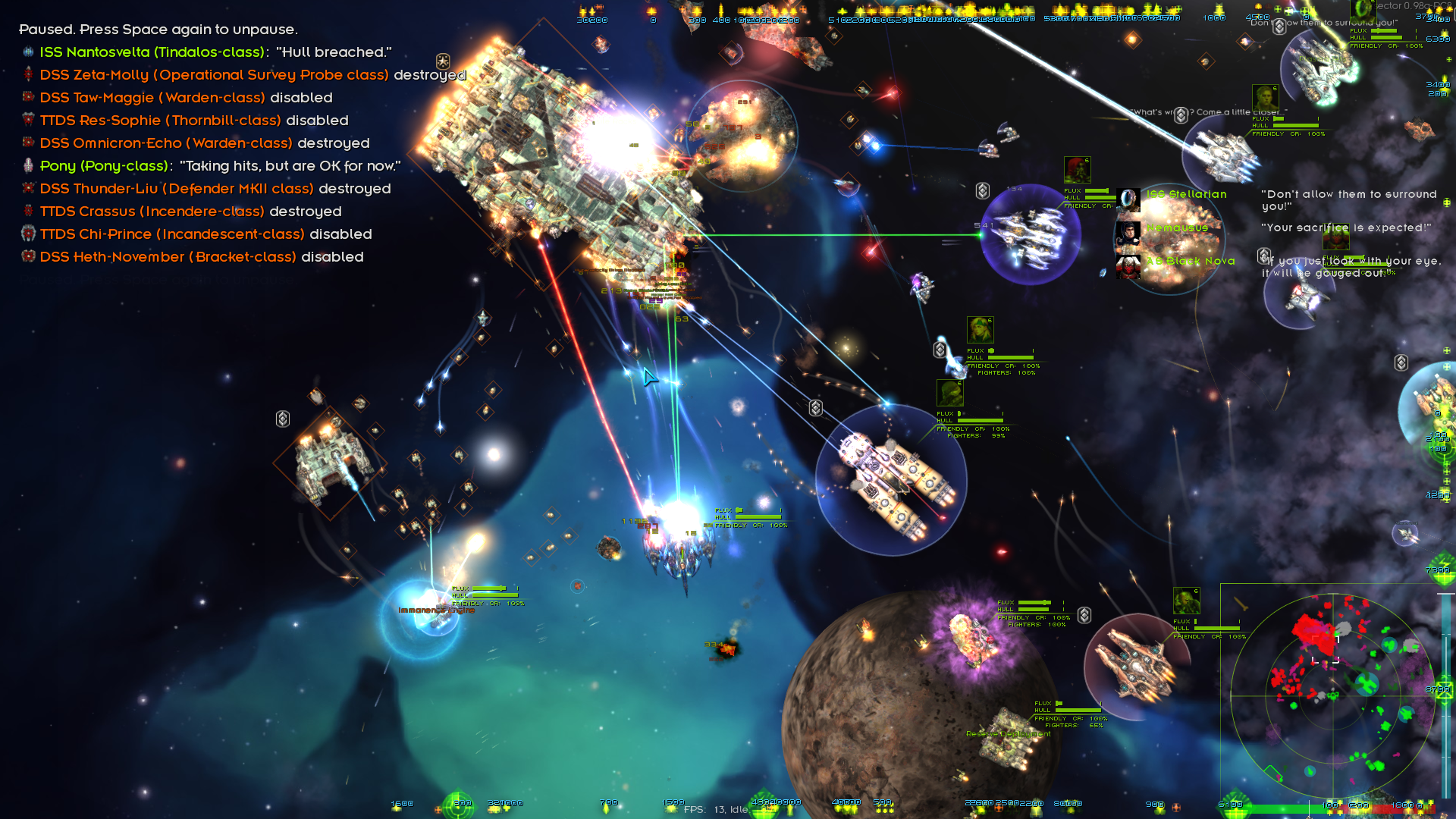Click the circular tactical radar minimap

(1332, 695)
